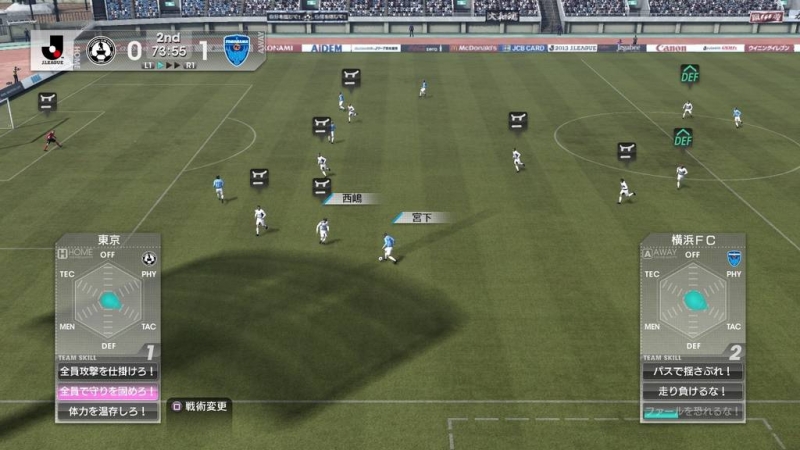Viewport: 800px width, 450px height.
Task: Activate the 体力を温存しろ！ team skill
Action: click(x=107, y=411)
